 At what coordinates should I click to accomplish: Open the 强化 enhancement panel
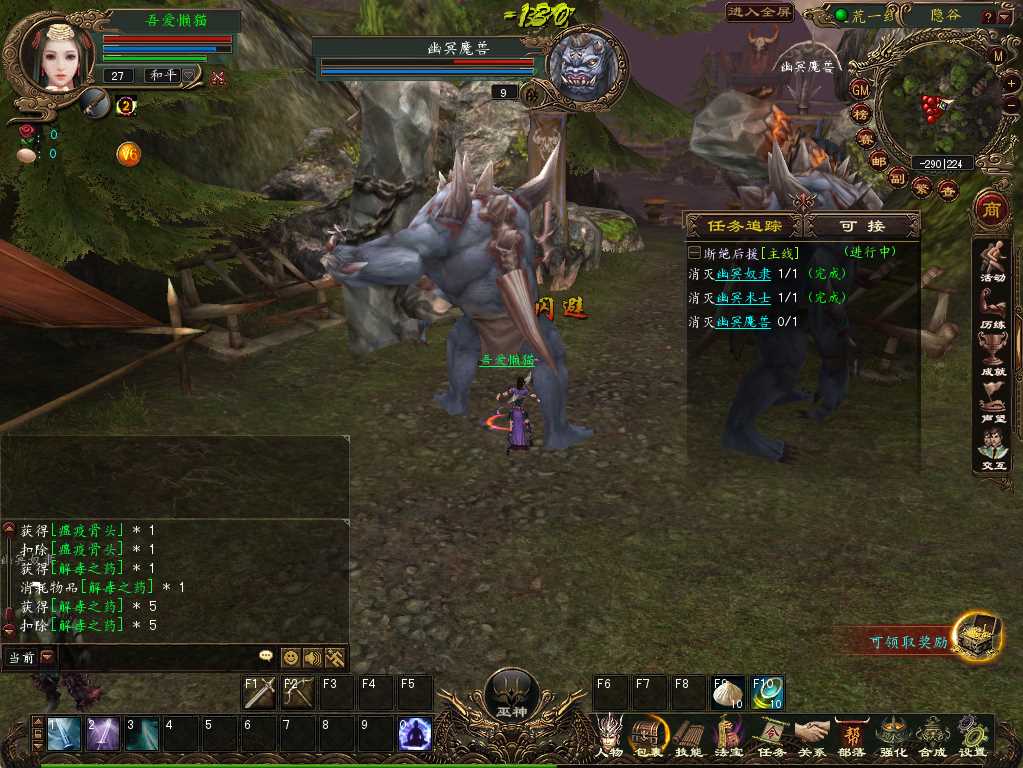pos(892,735)
